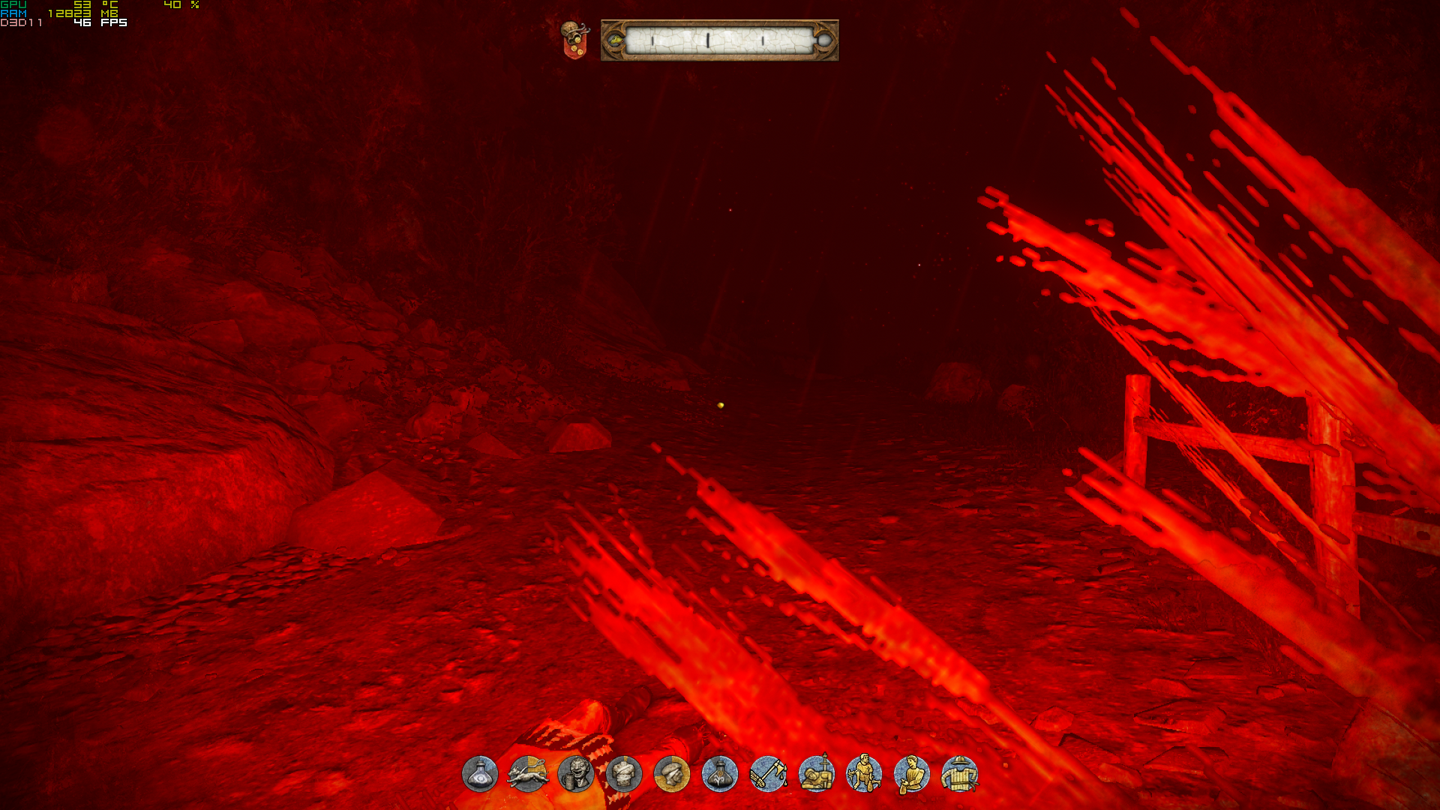The width and height of the screenshot is (1440, 810).
Task: Select the sleeping man with sword icon
Action: point(816,773)
